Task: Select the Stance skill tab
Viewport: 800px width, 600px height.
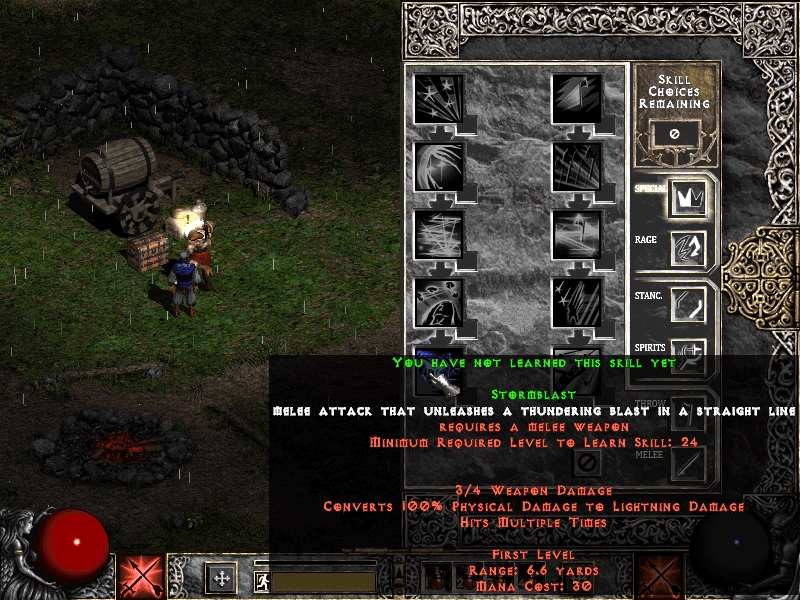Action: click(689, 304)
